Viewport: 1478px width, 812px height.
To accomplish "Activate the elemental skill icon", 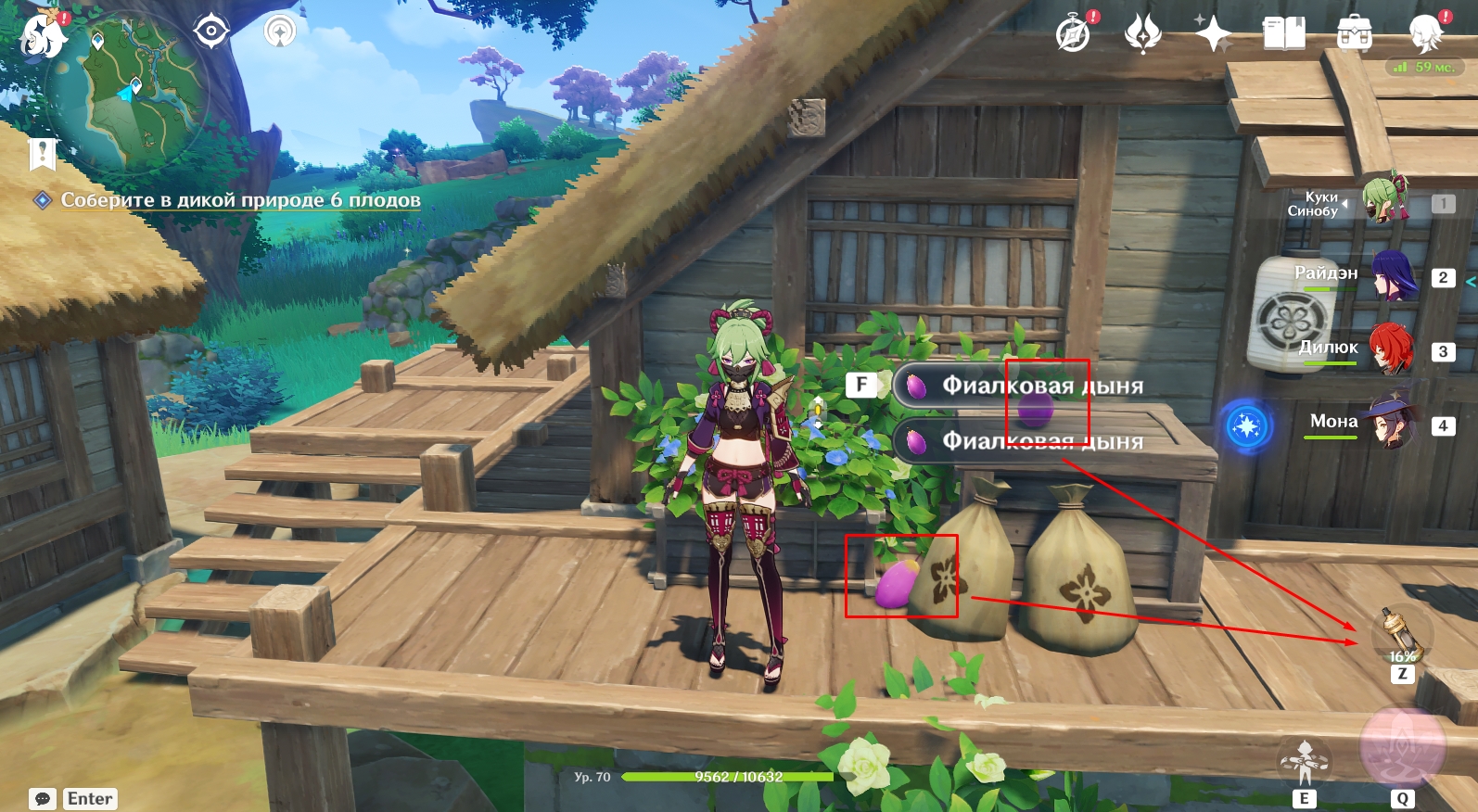I will (1304, 762).
